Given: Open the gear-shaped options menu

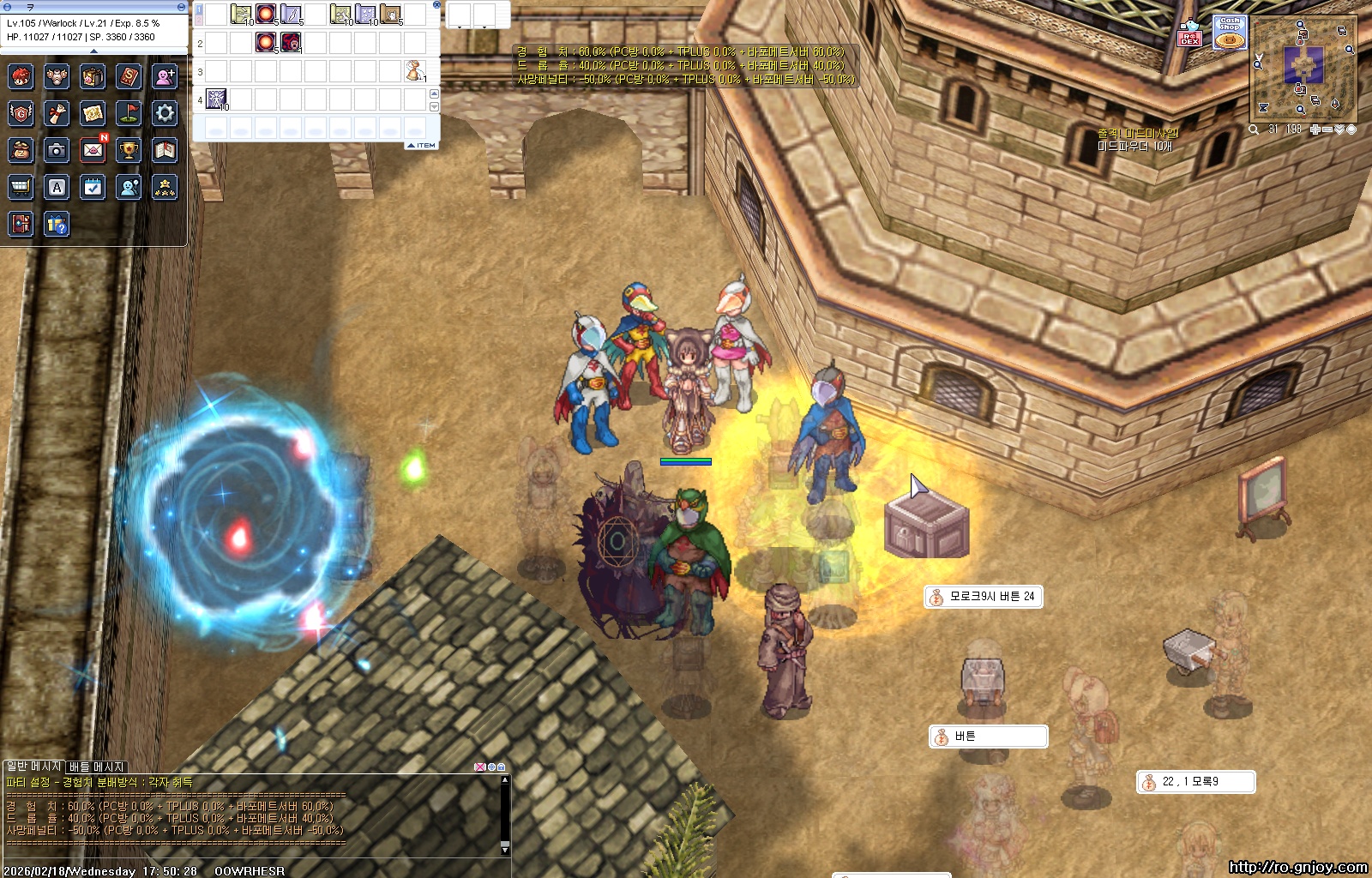Looking at the screenshot, I should click(x=165, y=113).
